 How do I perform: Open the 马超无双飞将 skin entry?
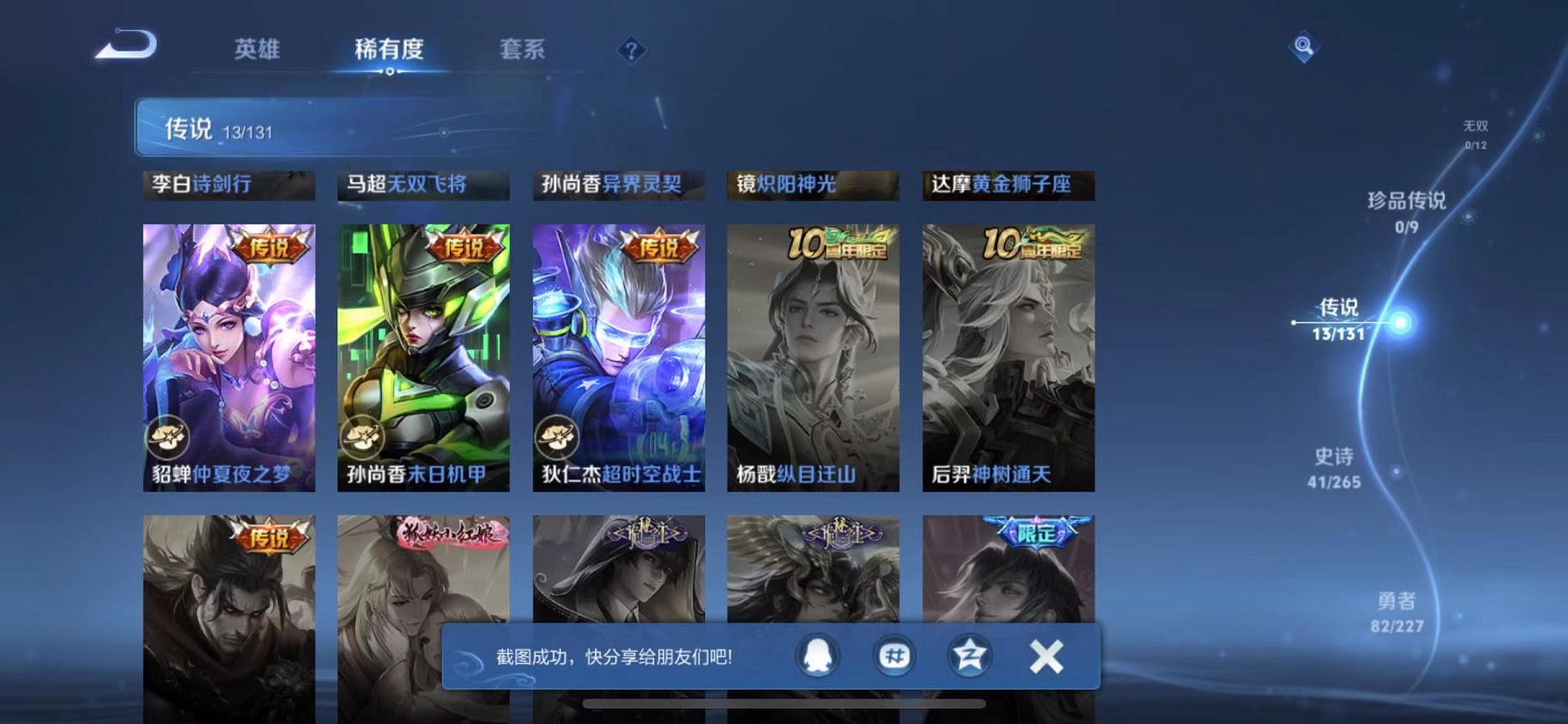tap(423, 184)
